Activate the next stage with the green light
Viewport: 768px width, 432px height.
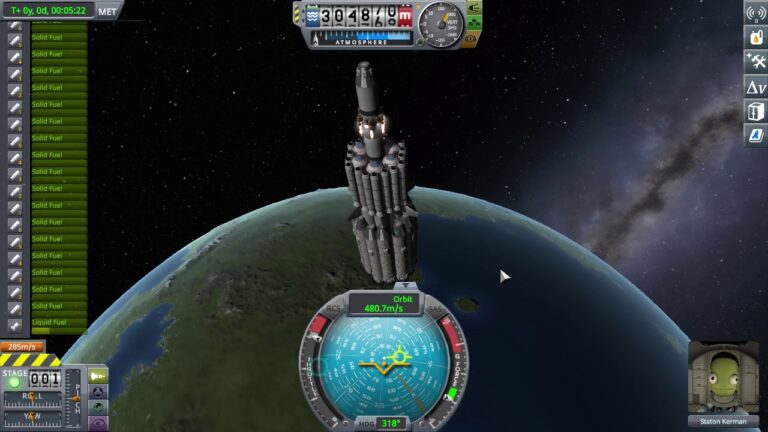[x=14, y=382]
